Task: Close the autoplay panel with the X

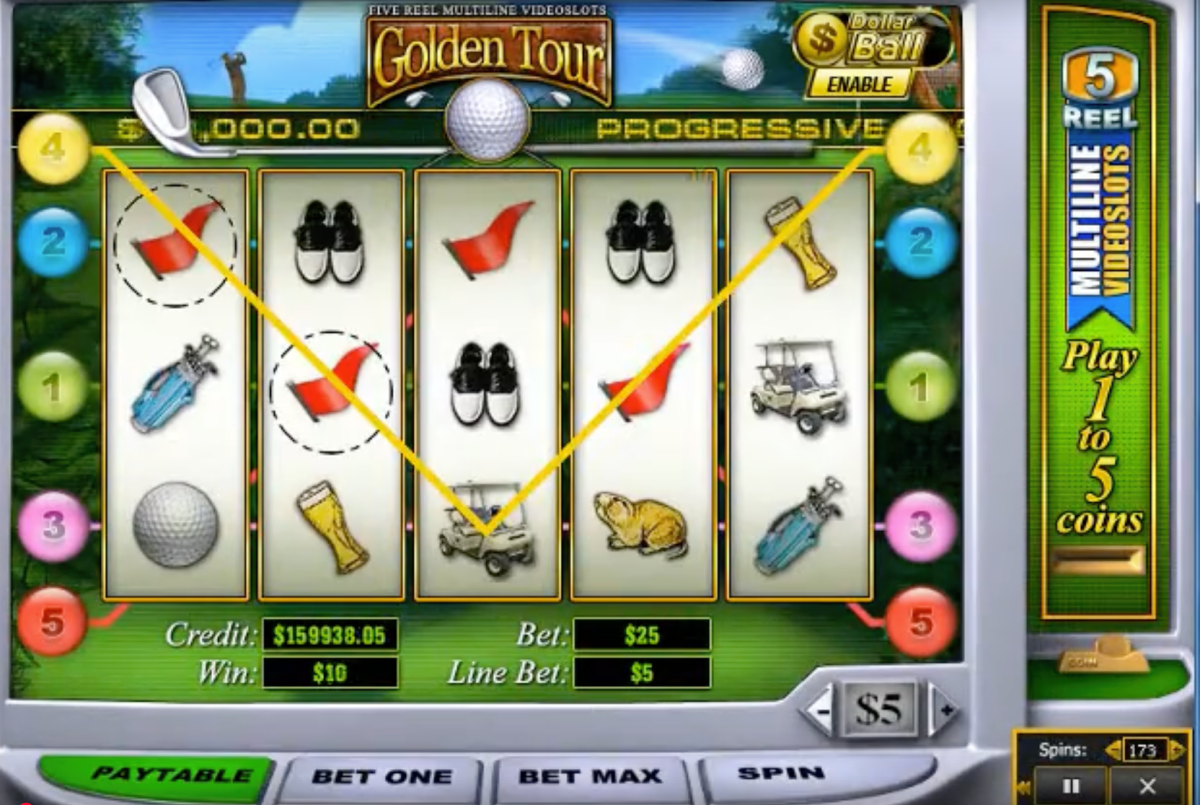Action: pyautogui.click(x=1147, y=786)
